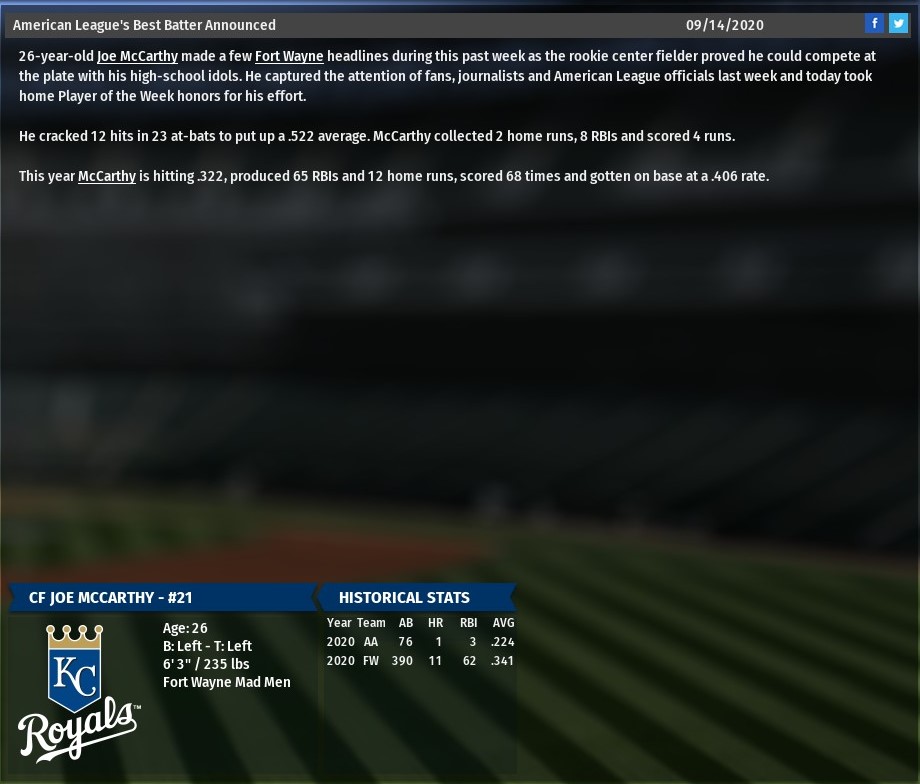Share the article on Facebook

click(874, 24)
